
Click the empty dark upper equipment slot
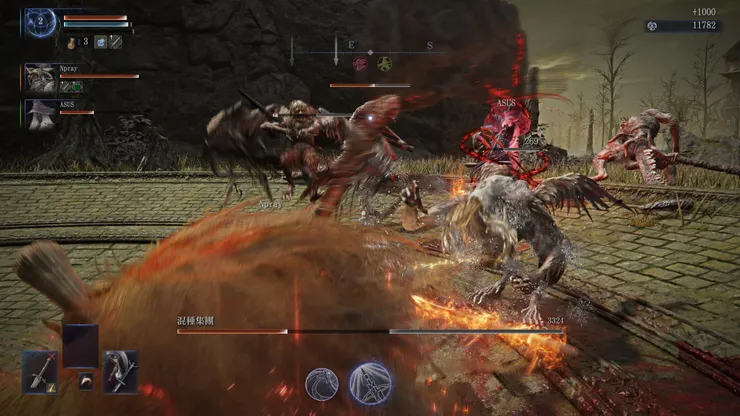pos(80,345)
